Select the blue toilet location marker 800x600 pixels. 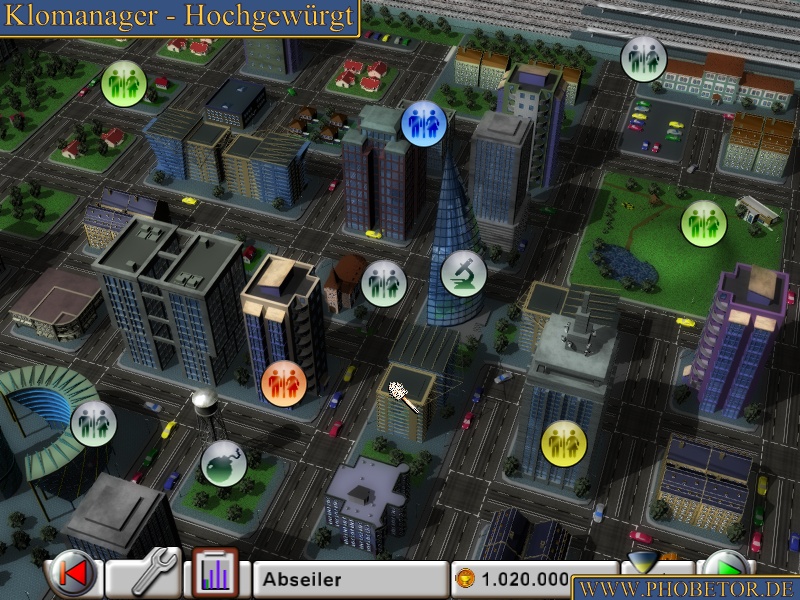pos(424,123)
